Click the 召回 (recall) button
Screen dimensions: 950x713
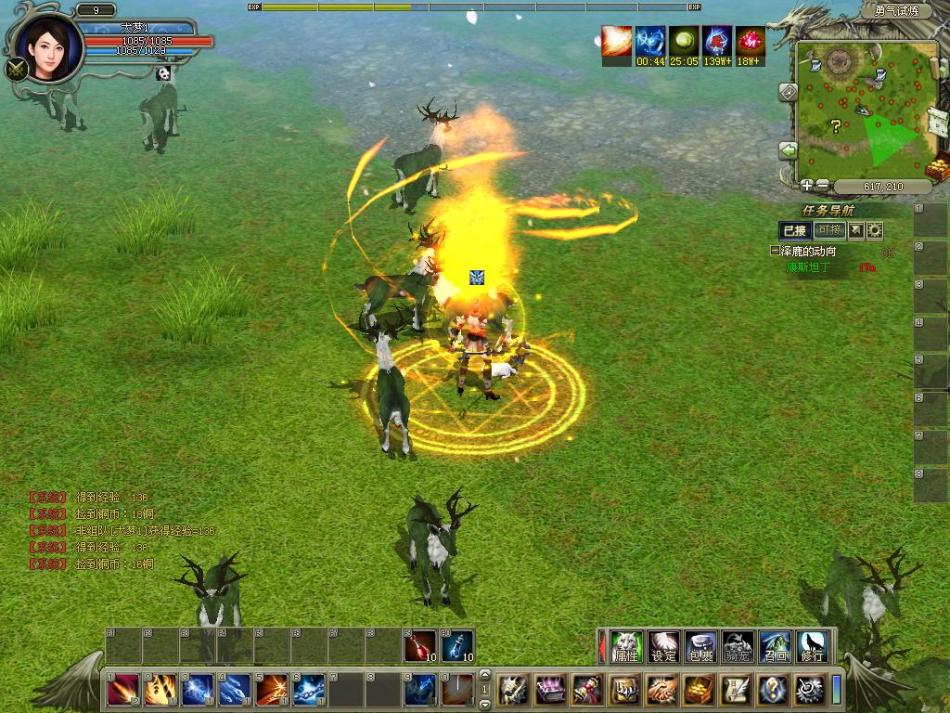(774, 646)
